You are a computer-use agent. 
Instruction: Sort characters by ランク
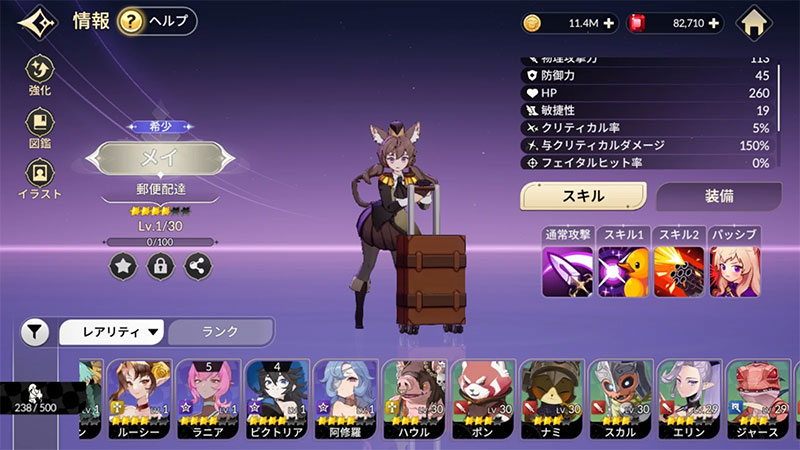click(x=220, y=331)
